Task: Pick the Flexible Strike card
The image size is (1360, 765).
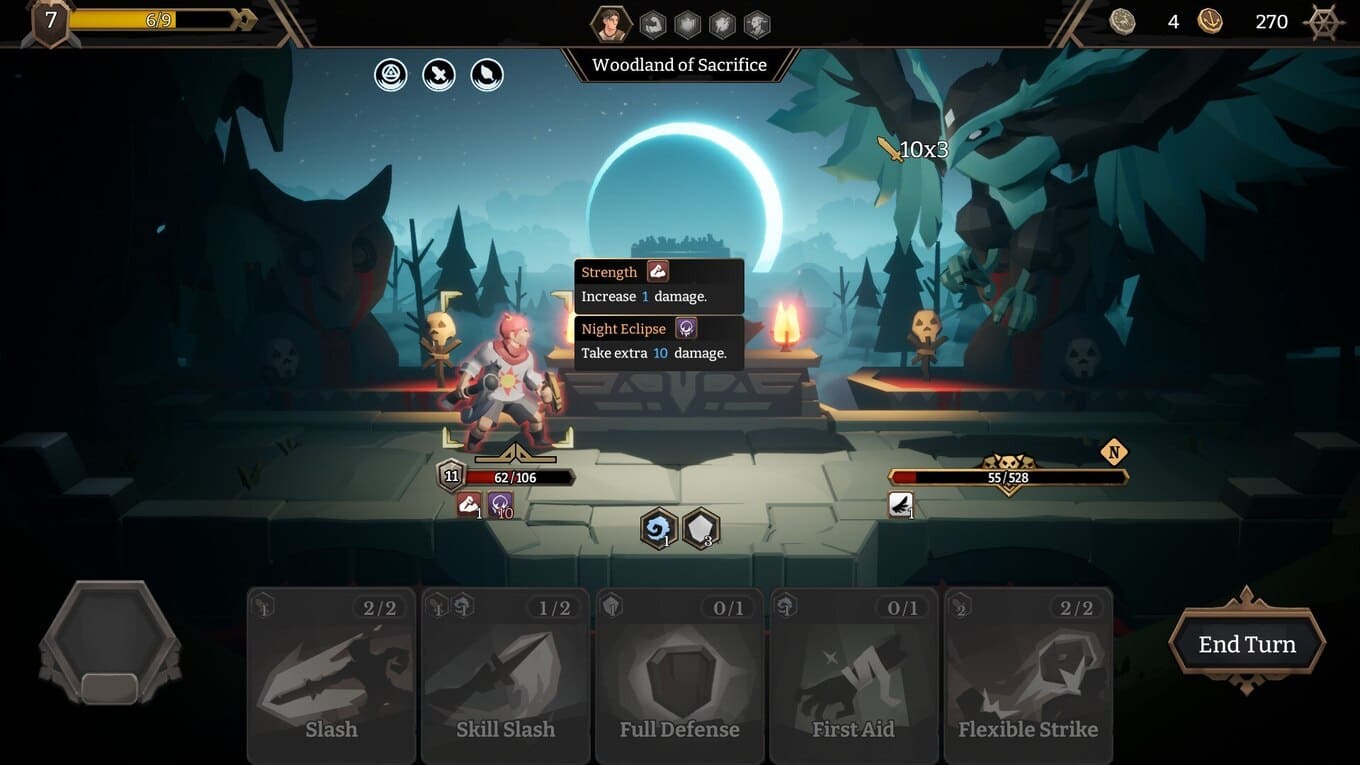Action: [1027, 676]
